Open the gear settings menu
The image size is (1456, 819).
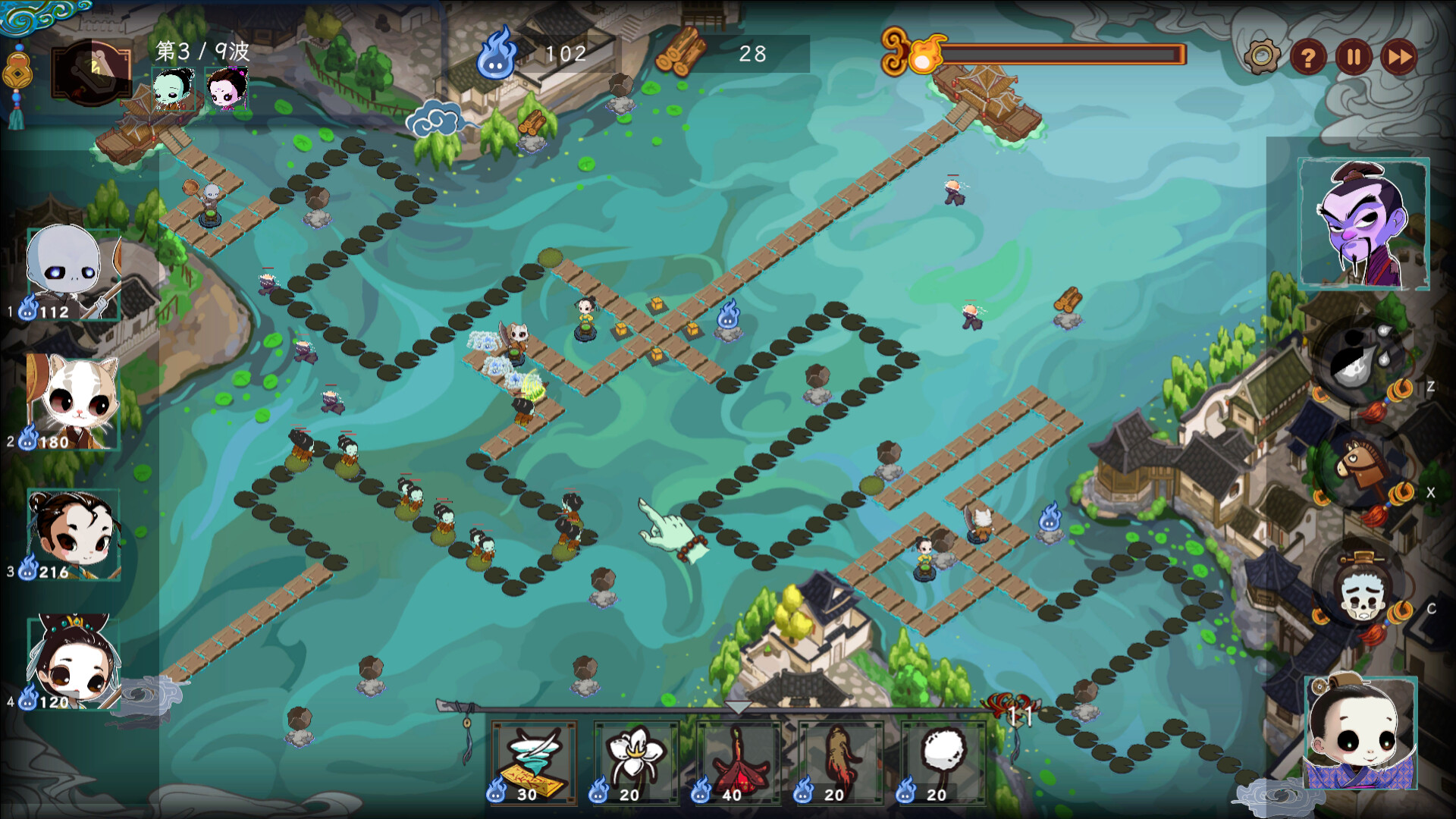point(1262,56)
